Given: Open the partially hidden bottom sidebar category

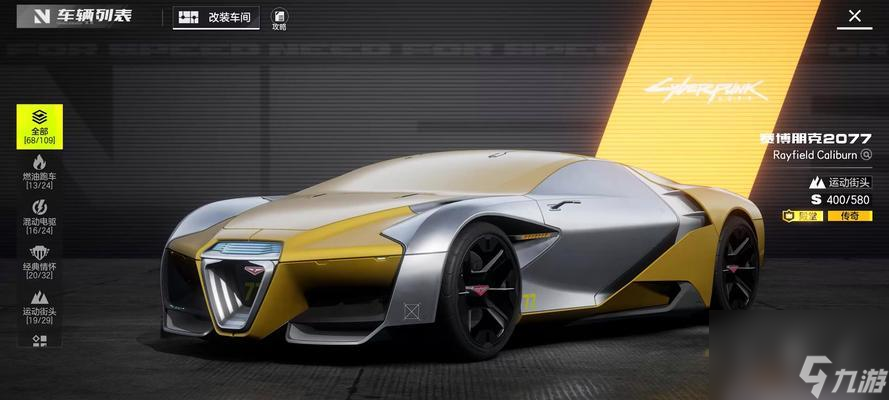Looking at the screenshot, I should point(39,341).
